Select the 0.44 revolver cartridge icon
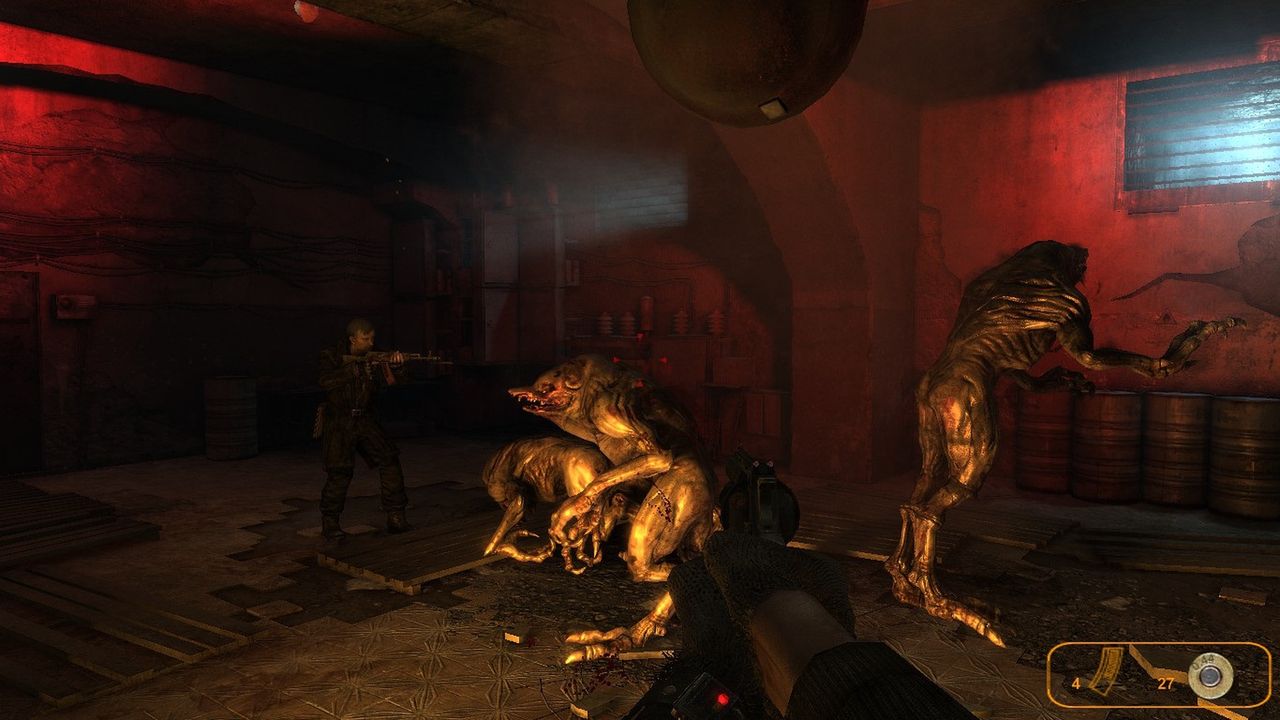This screenshot has width=1280, height=720. click(x=1209, y=678)
